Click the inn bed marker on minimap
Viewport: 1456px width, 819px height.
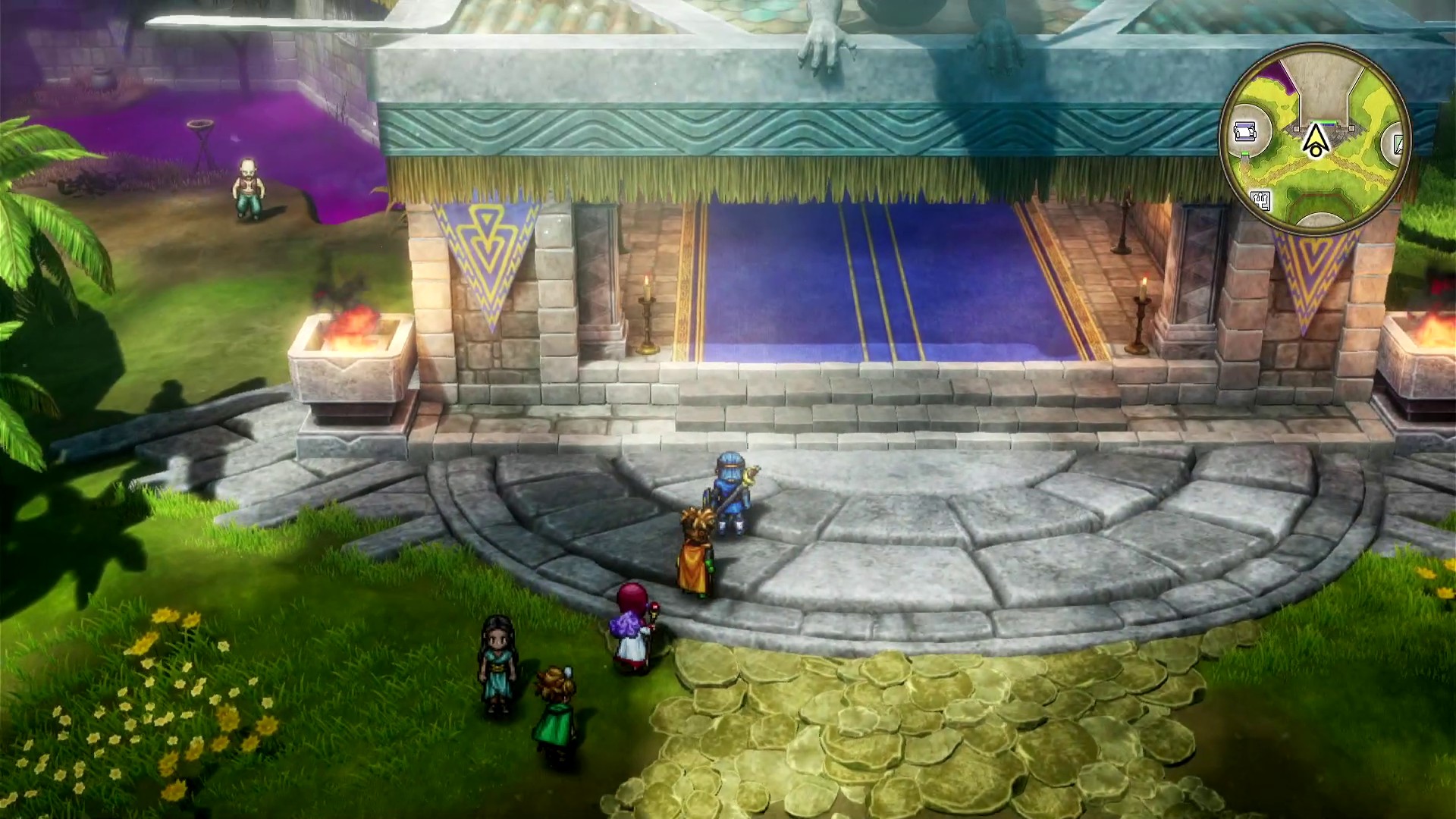(1244, 132)
